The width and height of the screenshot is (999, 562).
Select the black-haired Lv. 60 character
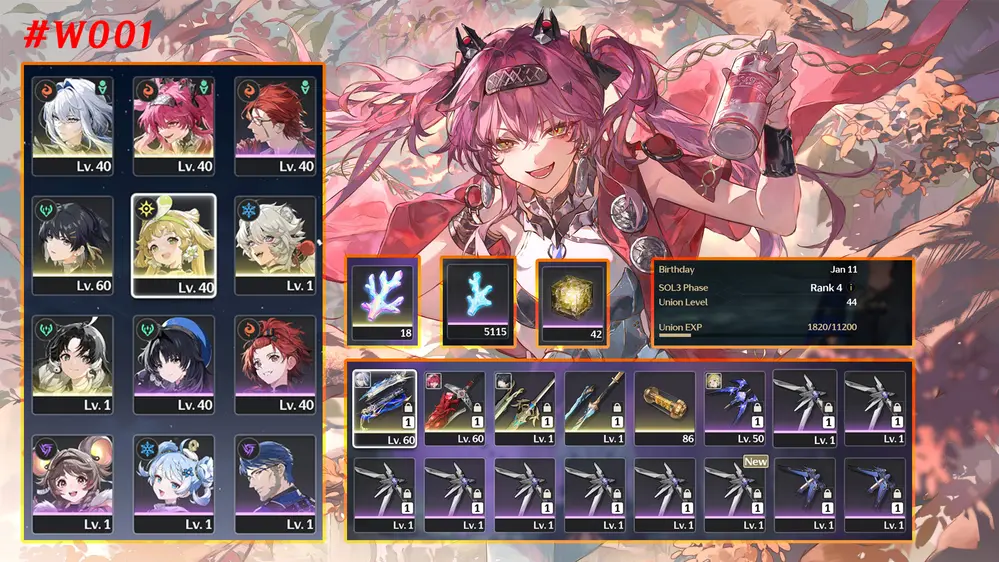pyautogui.click(x=72, y=244)
